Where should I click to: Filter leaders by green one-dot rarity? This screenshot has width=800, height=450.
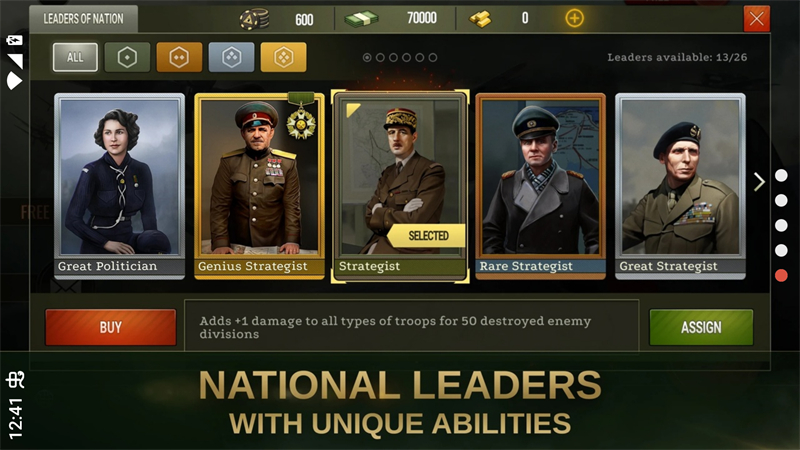127,57
